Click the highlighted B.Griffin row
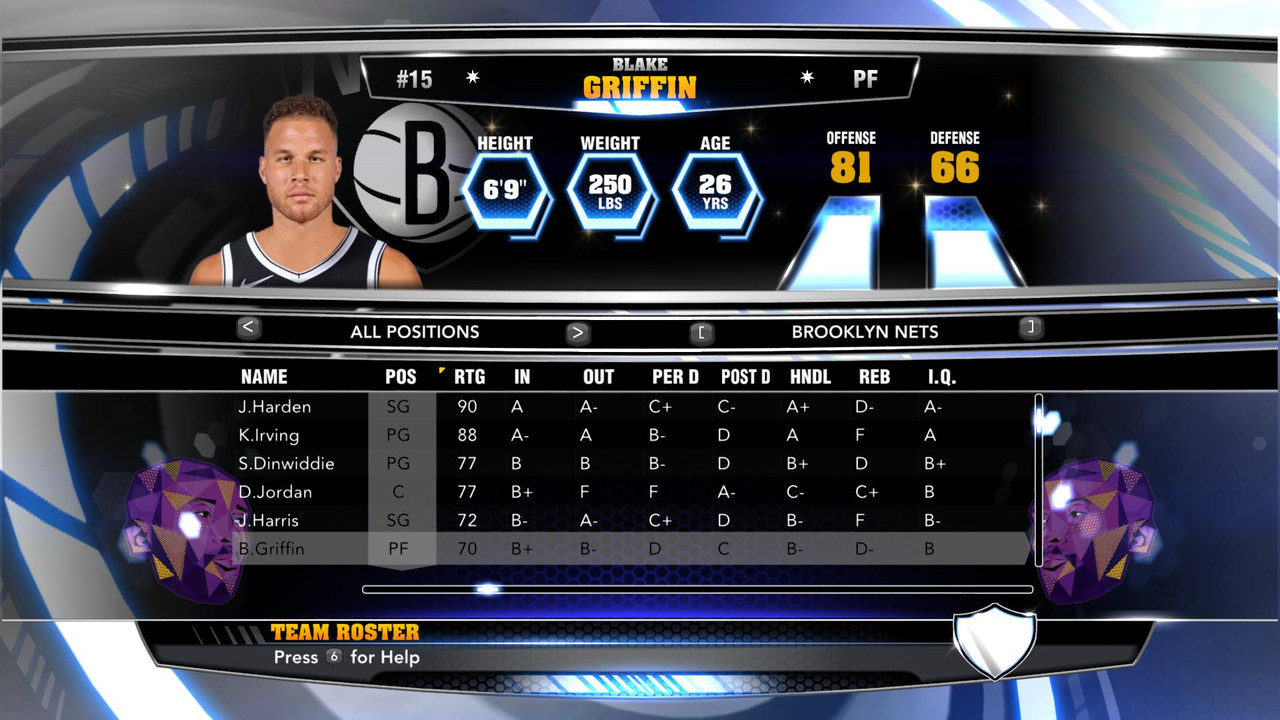Image resolution: width=1280 pixels, height=720 pixels. click(271, 549)
